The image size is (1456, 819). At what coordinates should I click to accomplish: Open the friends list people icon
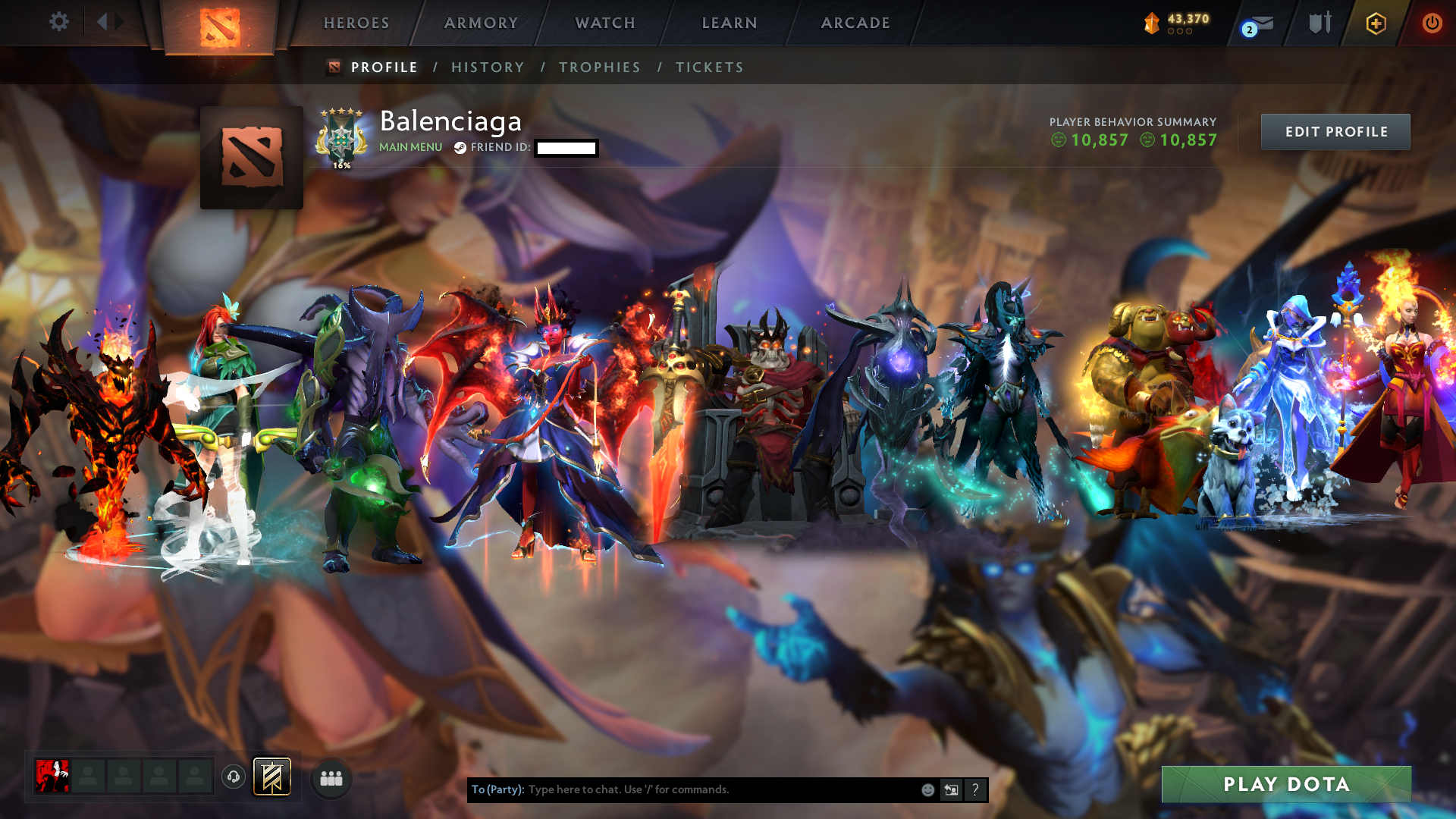click(331, 777)
